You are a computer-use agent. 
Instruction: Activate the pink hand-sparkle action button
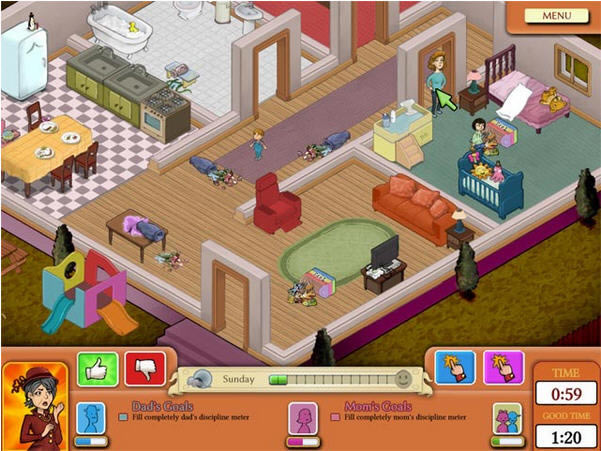tap(503, 367)
